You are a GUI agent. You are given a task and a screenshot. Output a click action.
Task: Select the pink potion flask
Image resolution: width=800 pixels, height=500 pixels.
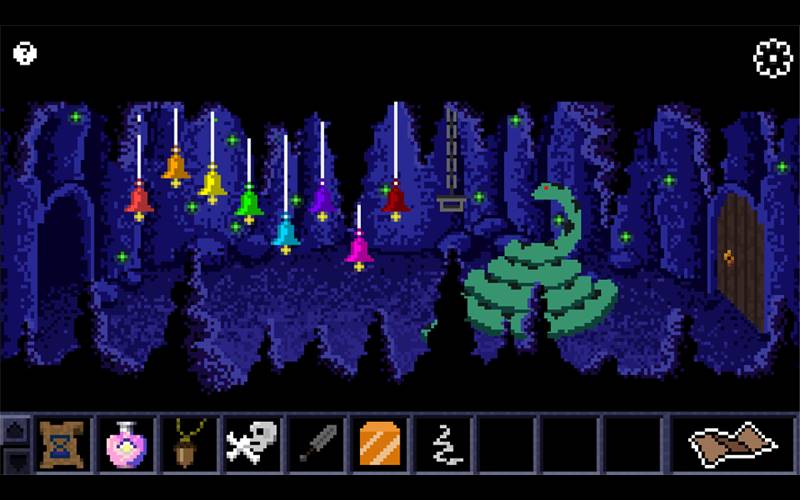(123, 443)
